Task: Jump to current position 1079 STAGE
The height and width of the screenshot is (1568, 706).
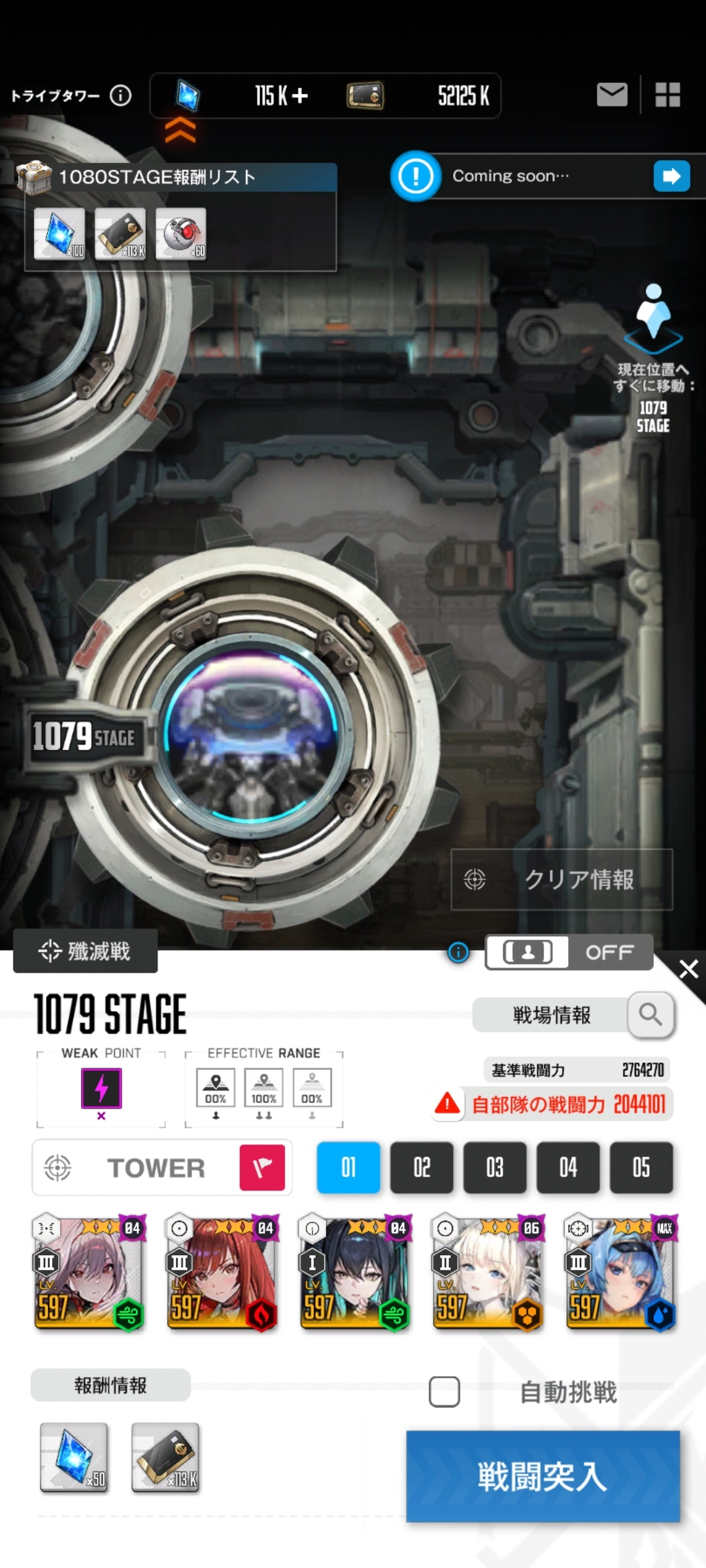Action: coord(653,358)
